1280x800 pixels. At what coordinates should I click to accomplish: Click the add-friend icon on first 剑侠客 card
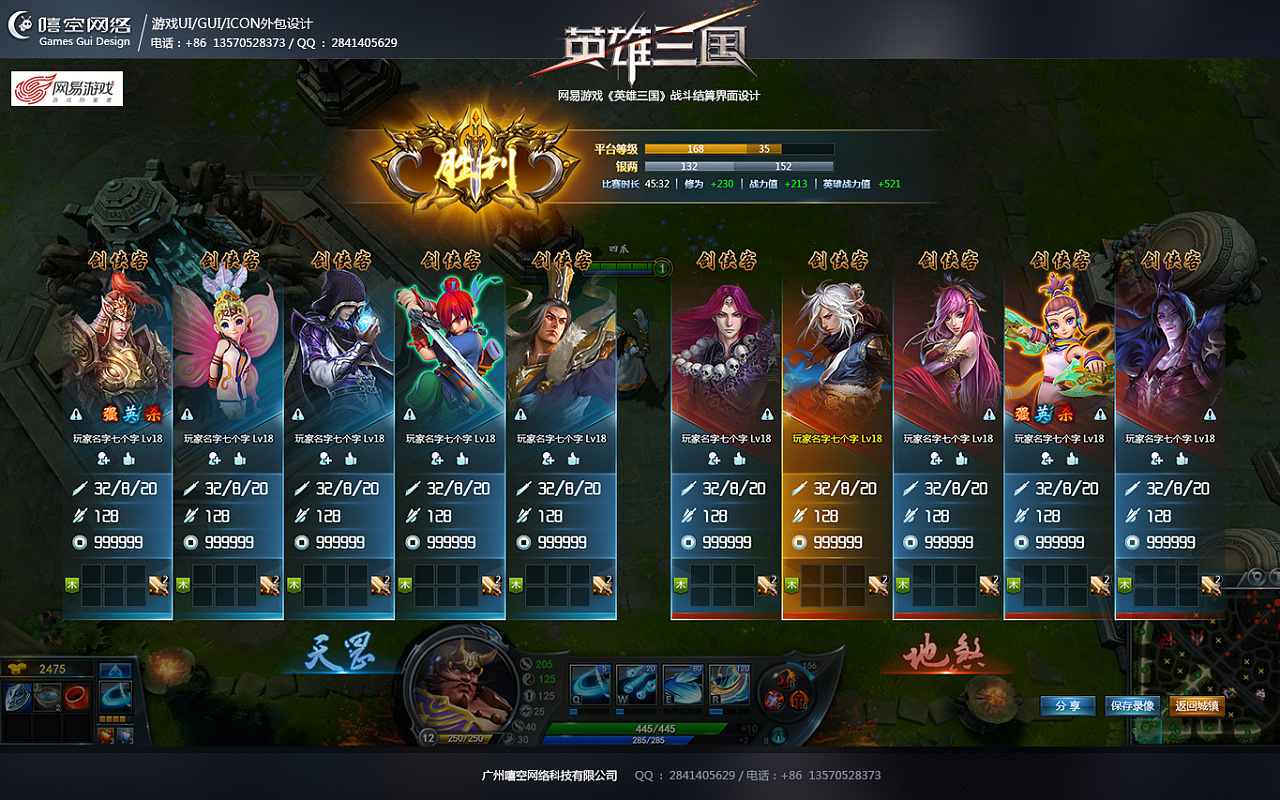click(x=103, y=458)
